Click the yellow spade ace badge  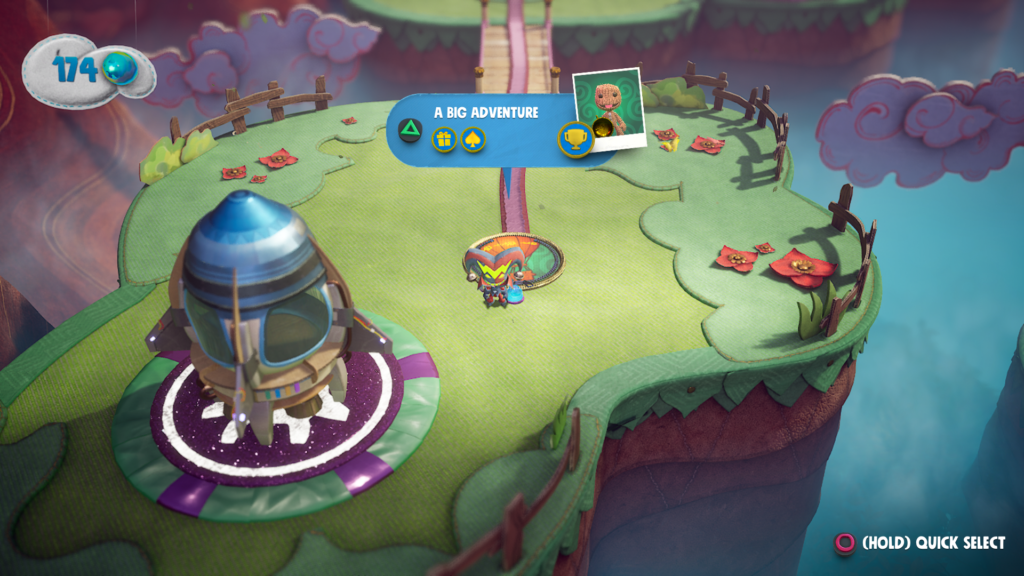pyautogui.click(x=473, y=139)
